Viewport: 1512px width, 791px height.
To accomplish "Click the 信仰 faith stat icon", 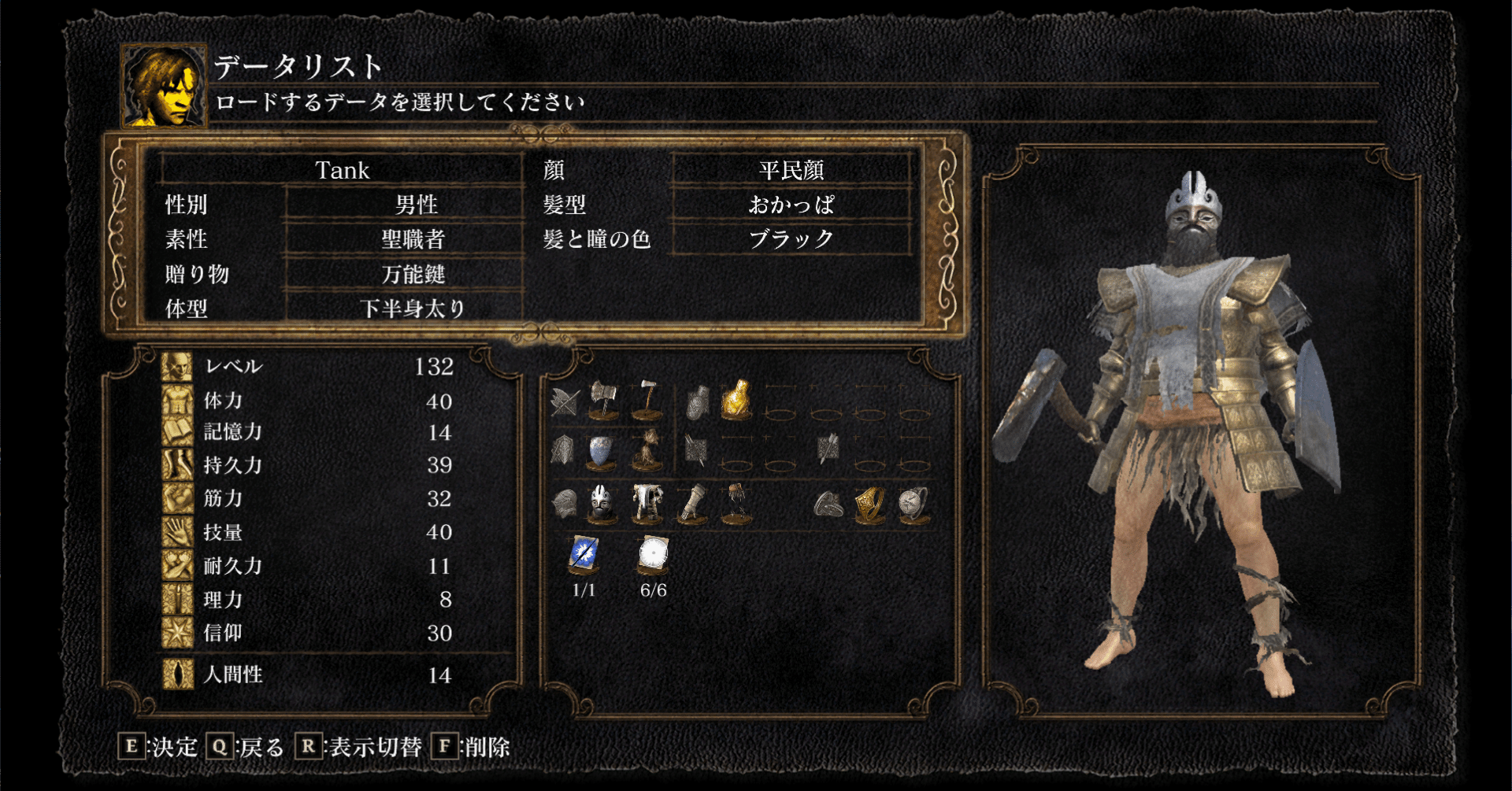I will tap(178, 633).
